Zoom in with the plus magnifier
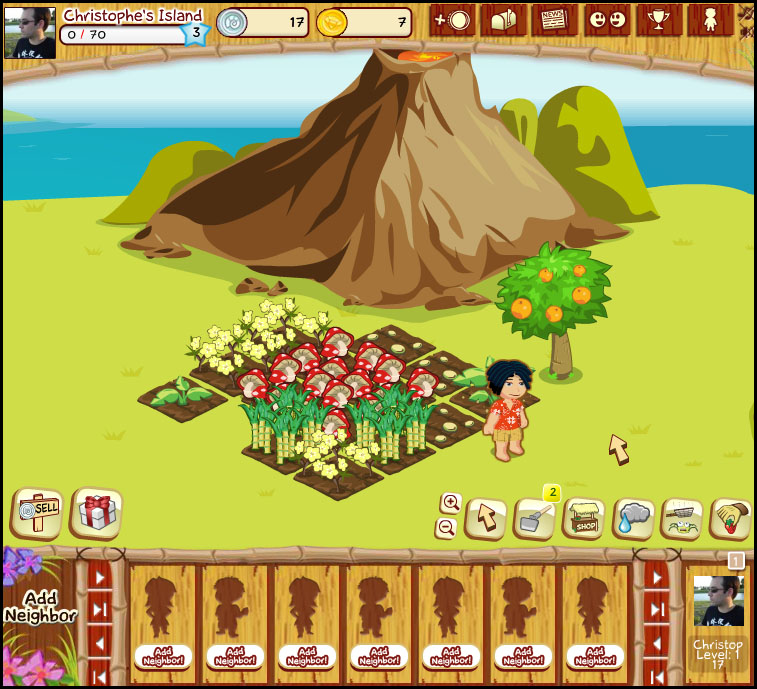The width and height of the screenshot is (757, 689). pyautogui.click(x=450, y=502)
